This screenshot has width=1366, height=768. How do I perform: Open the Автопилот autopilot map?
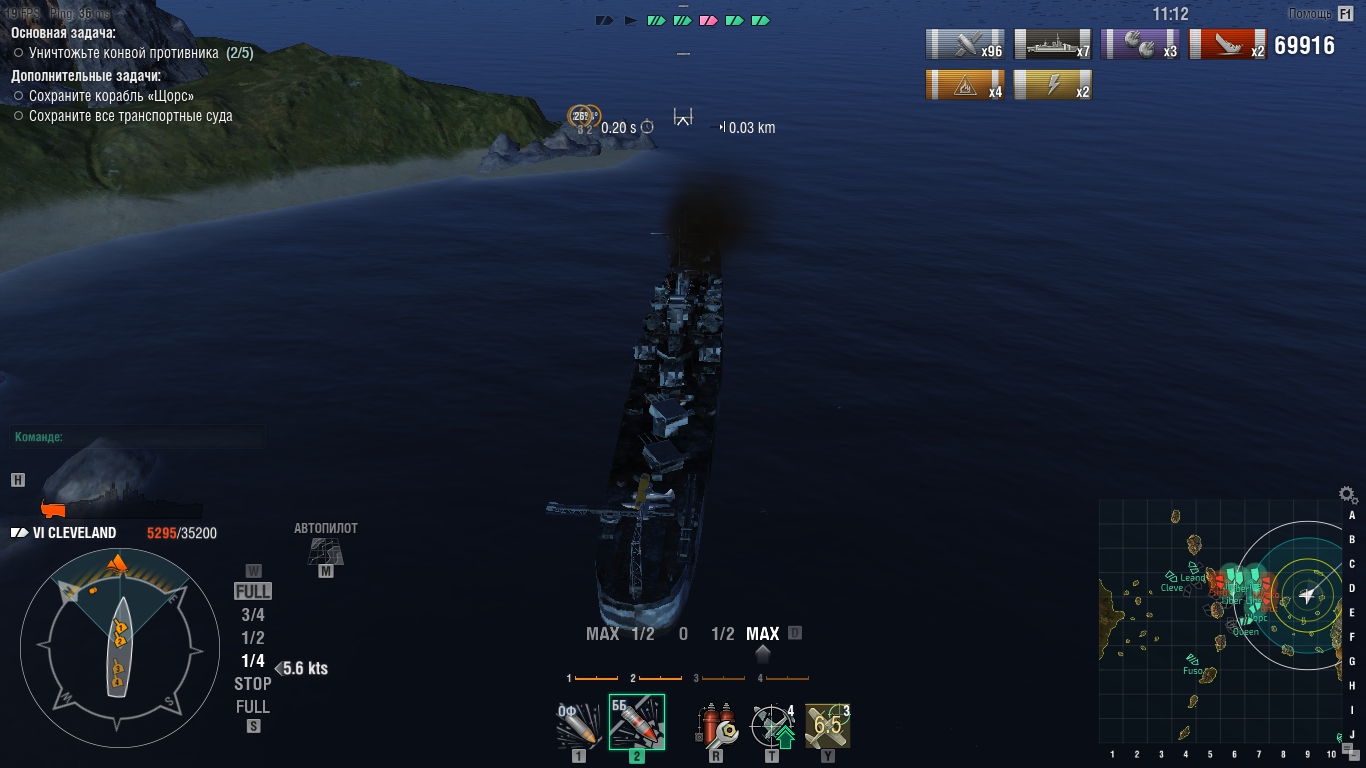tap(325, 549)
